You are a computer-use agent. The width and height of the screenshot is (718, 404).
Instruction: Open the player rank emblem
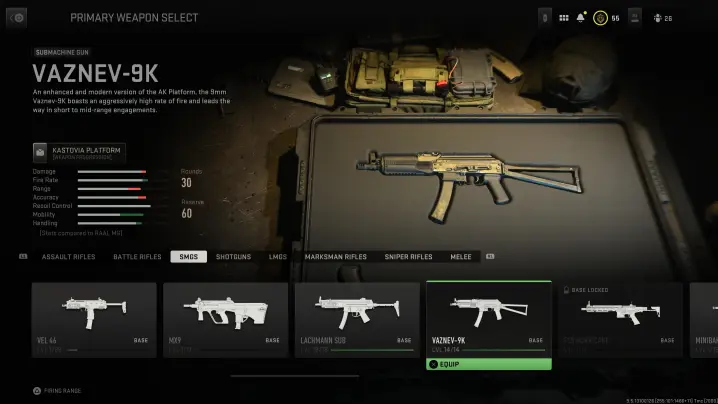pyautogui.click(x=600, y=18)
